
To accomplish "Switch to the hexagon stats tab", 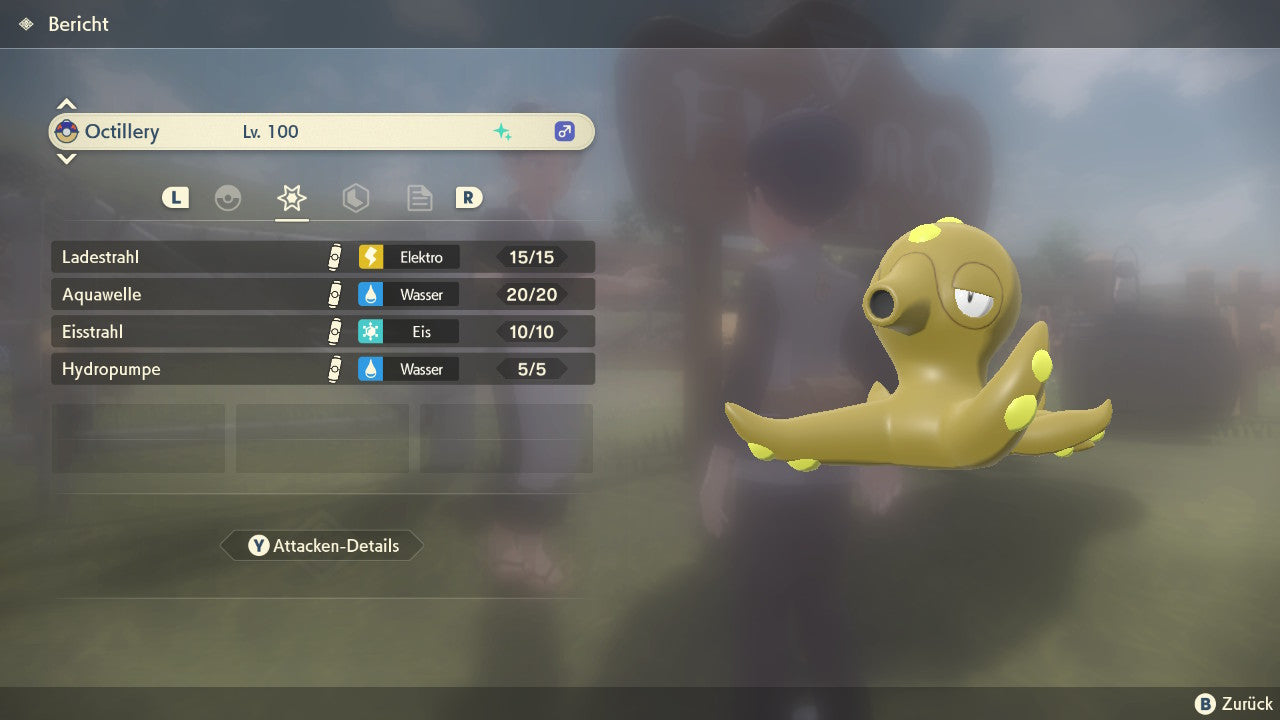I will pyautogui.click(x=355, y=198).
